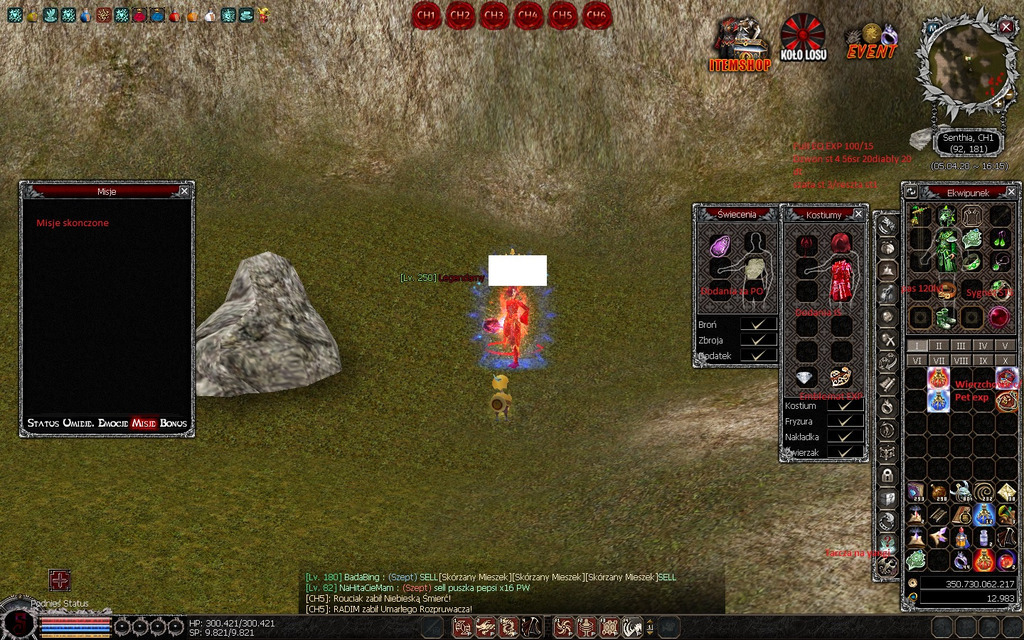The height and width of the screenshot is (640, 1024).
Task: Click the circular minimap
Action: click(x=964, y=60)
